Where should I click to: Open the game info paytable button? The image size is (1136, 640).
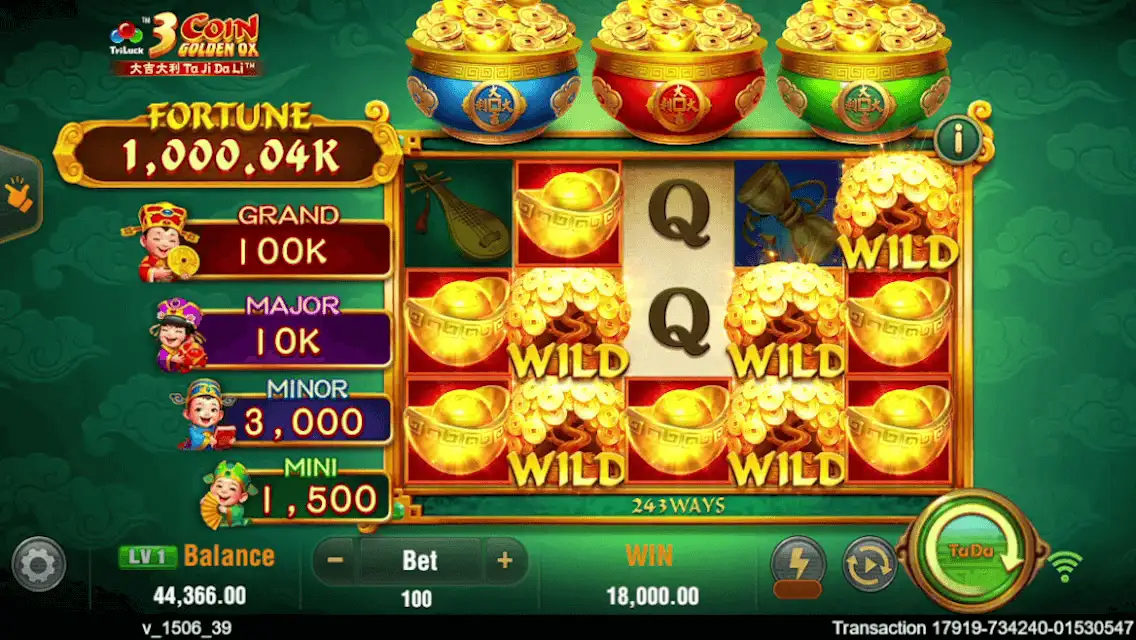coord(958,139)
